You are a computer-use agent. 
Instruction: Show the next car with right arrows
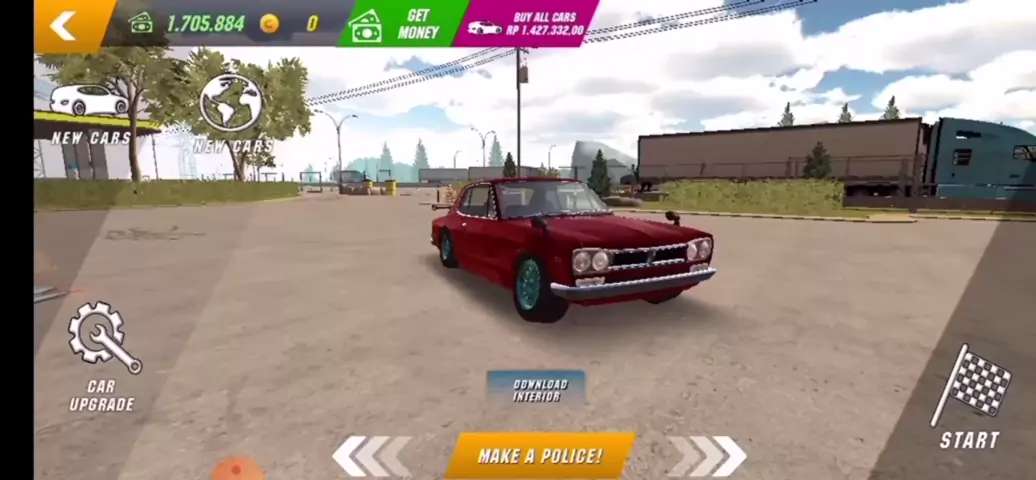(708, 456)
